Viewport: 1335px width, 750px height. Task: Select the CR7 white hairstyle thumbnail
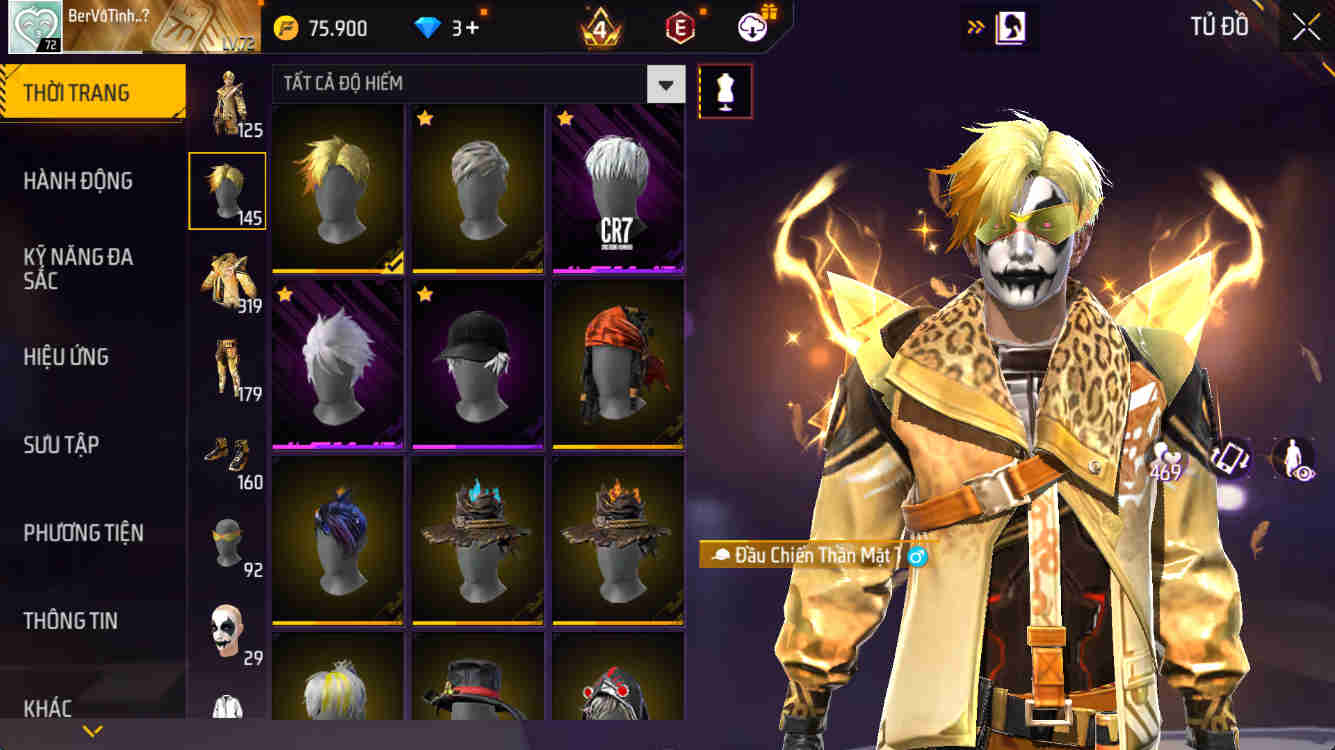coord(617,190)
